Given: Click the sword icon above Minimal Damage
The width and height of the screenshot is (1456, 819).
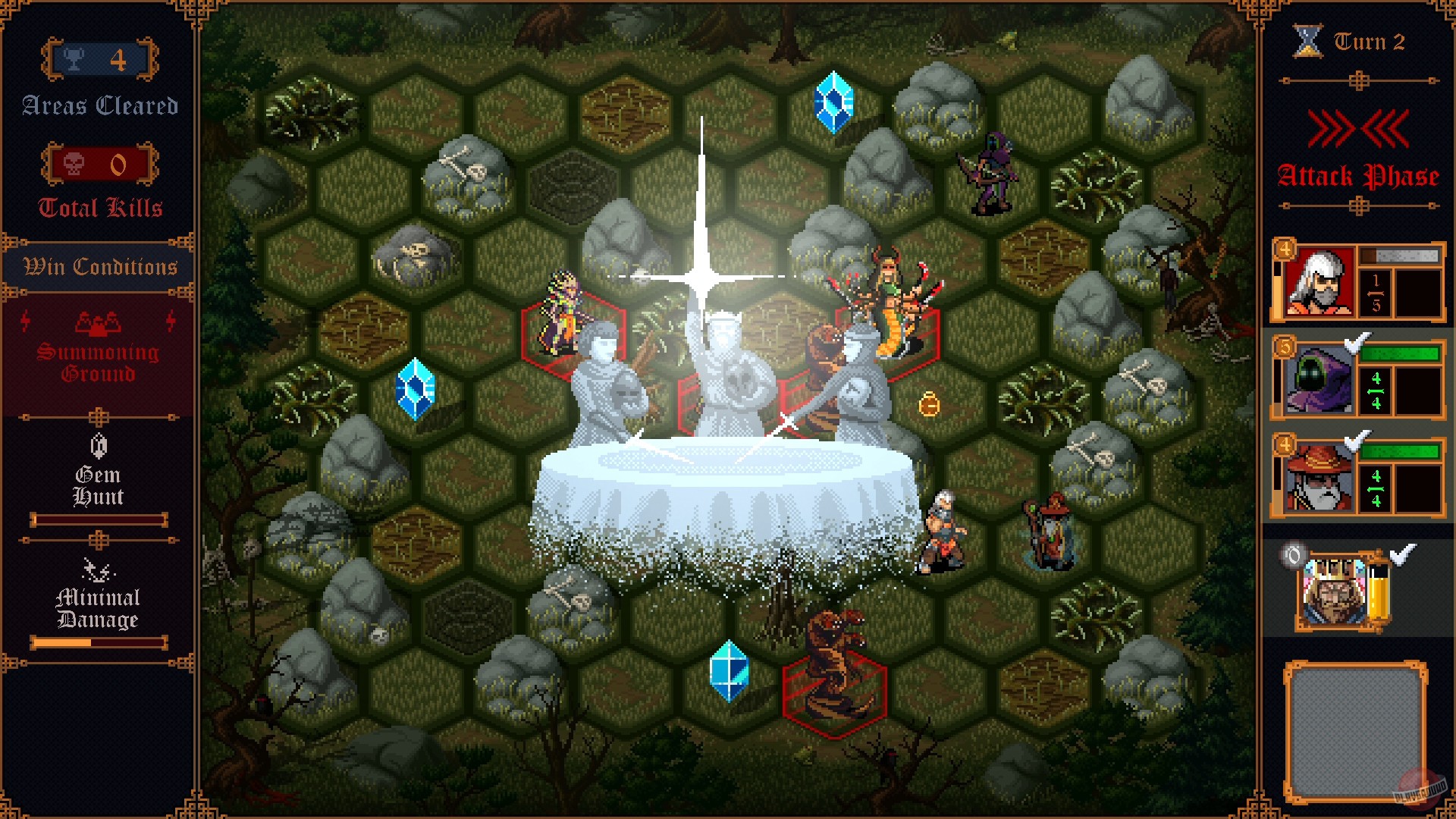Looking at the screenshot, I should click(x=97, y=569).
